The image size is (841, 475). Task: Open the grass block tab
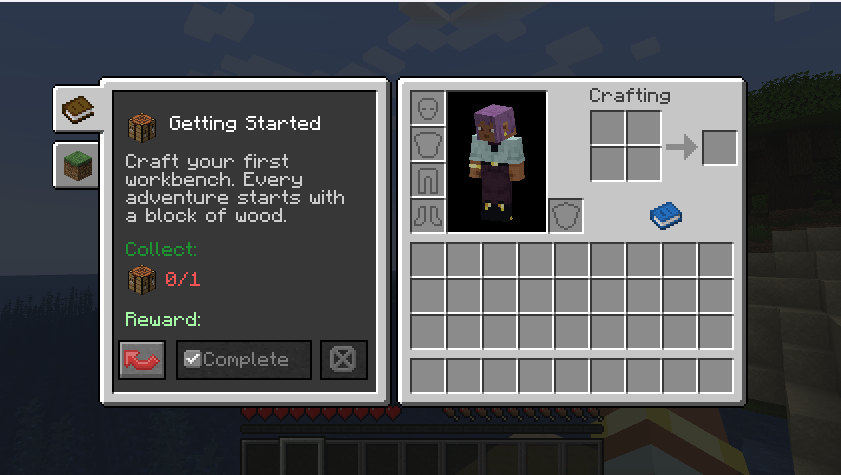(78, 165)
